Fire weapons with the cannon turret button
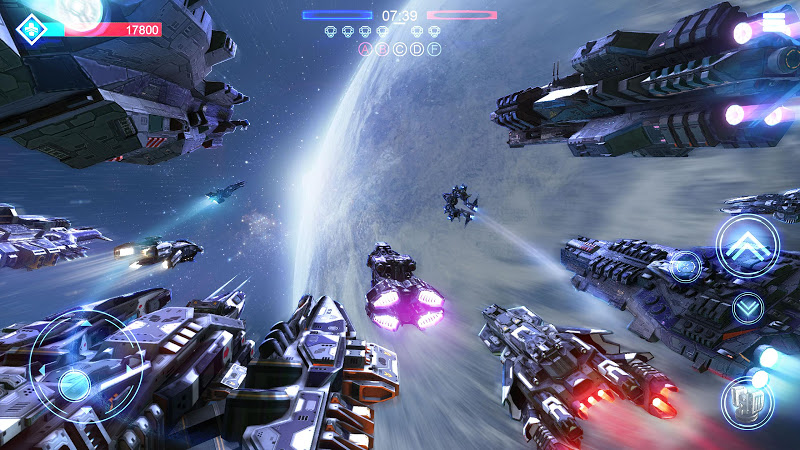 click(747, 402)
